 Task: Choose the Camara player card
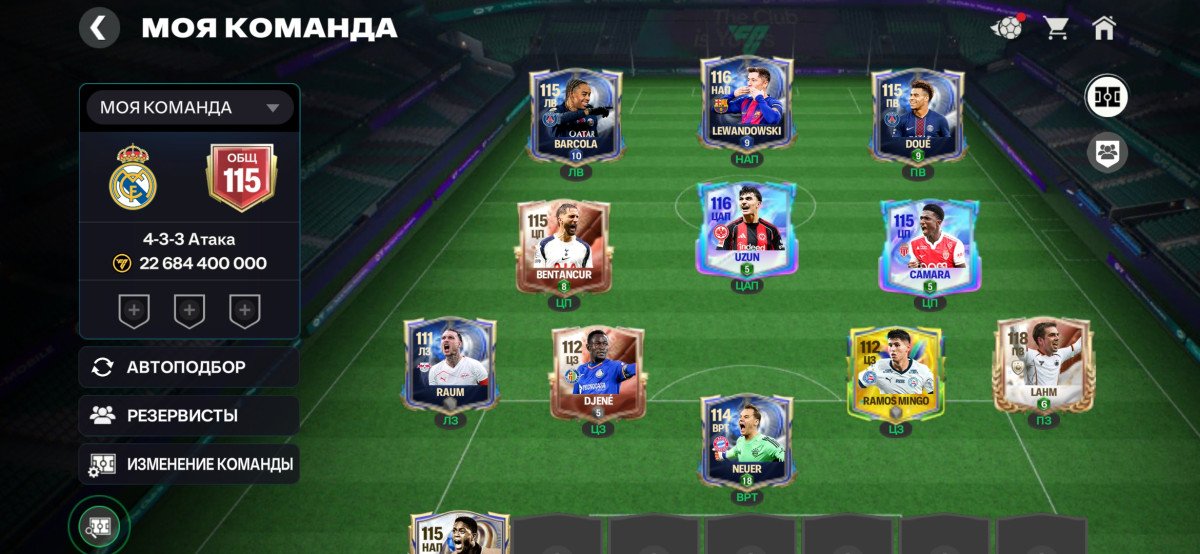click(x=929, y=246)
